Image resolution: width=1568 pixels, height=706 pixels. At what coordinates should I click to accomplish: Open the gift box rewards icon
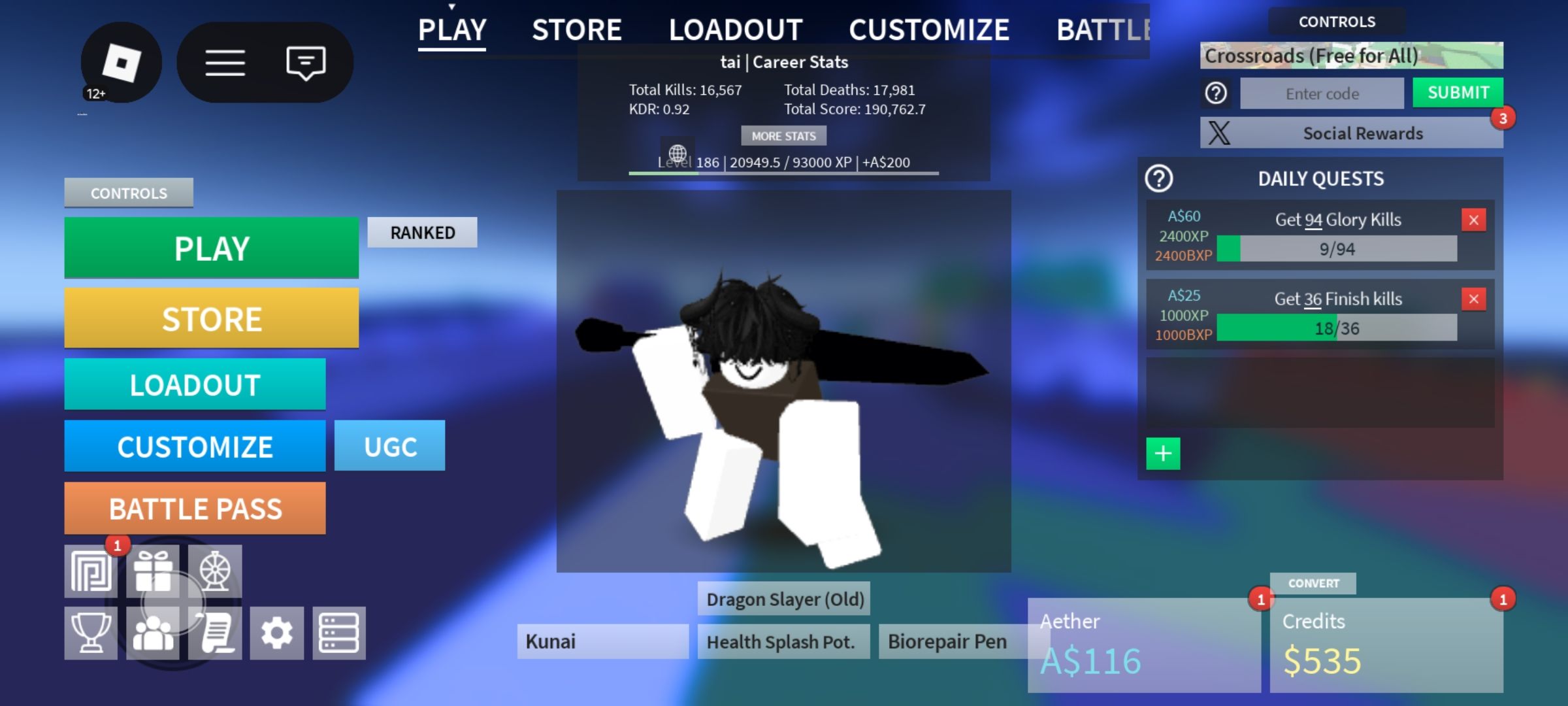coord(153,571)
